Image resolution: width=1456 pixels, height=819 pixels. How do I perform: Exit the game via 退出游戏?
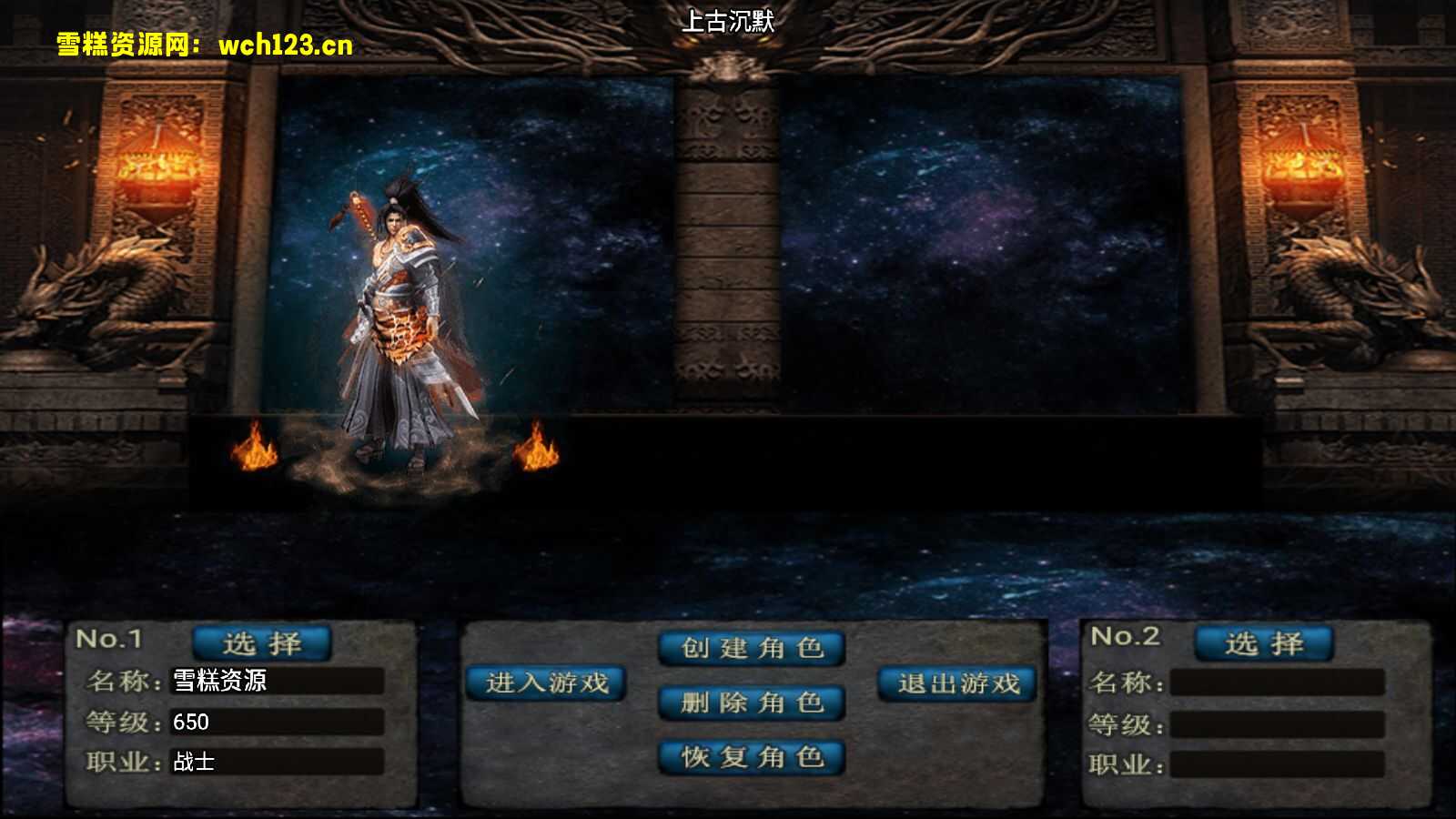[958, 683]
